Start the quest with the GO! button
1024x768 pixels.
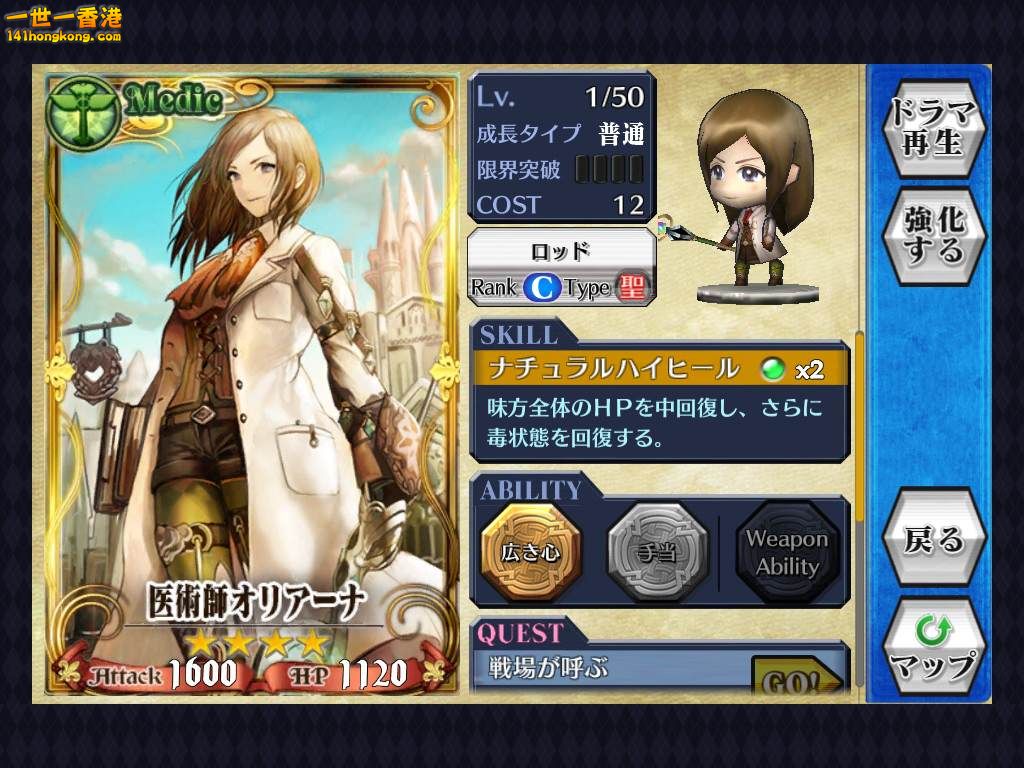796,680
